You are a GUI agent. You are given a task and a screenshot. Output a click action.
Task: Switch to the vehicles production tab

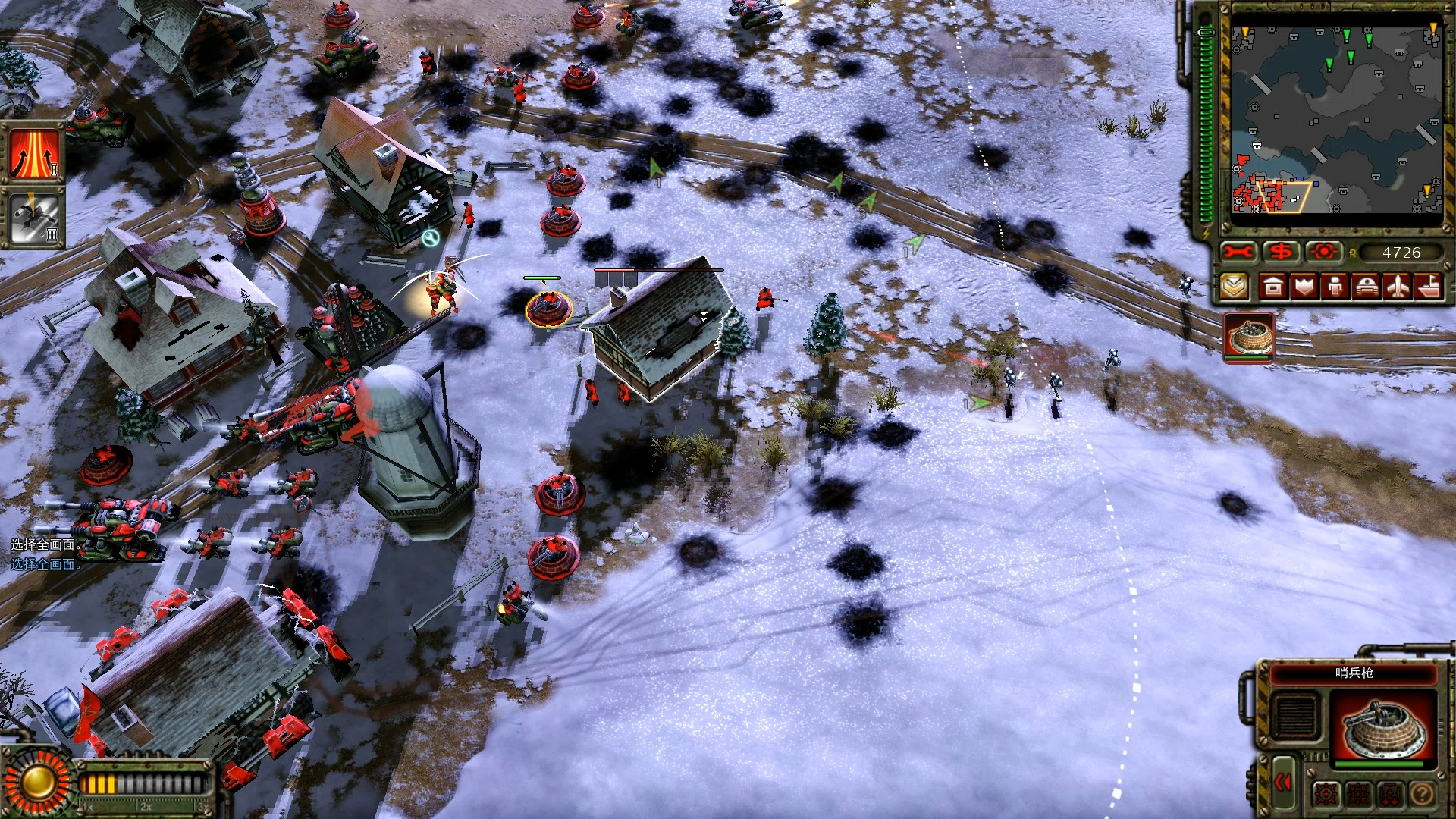(x=1367, y=287)
